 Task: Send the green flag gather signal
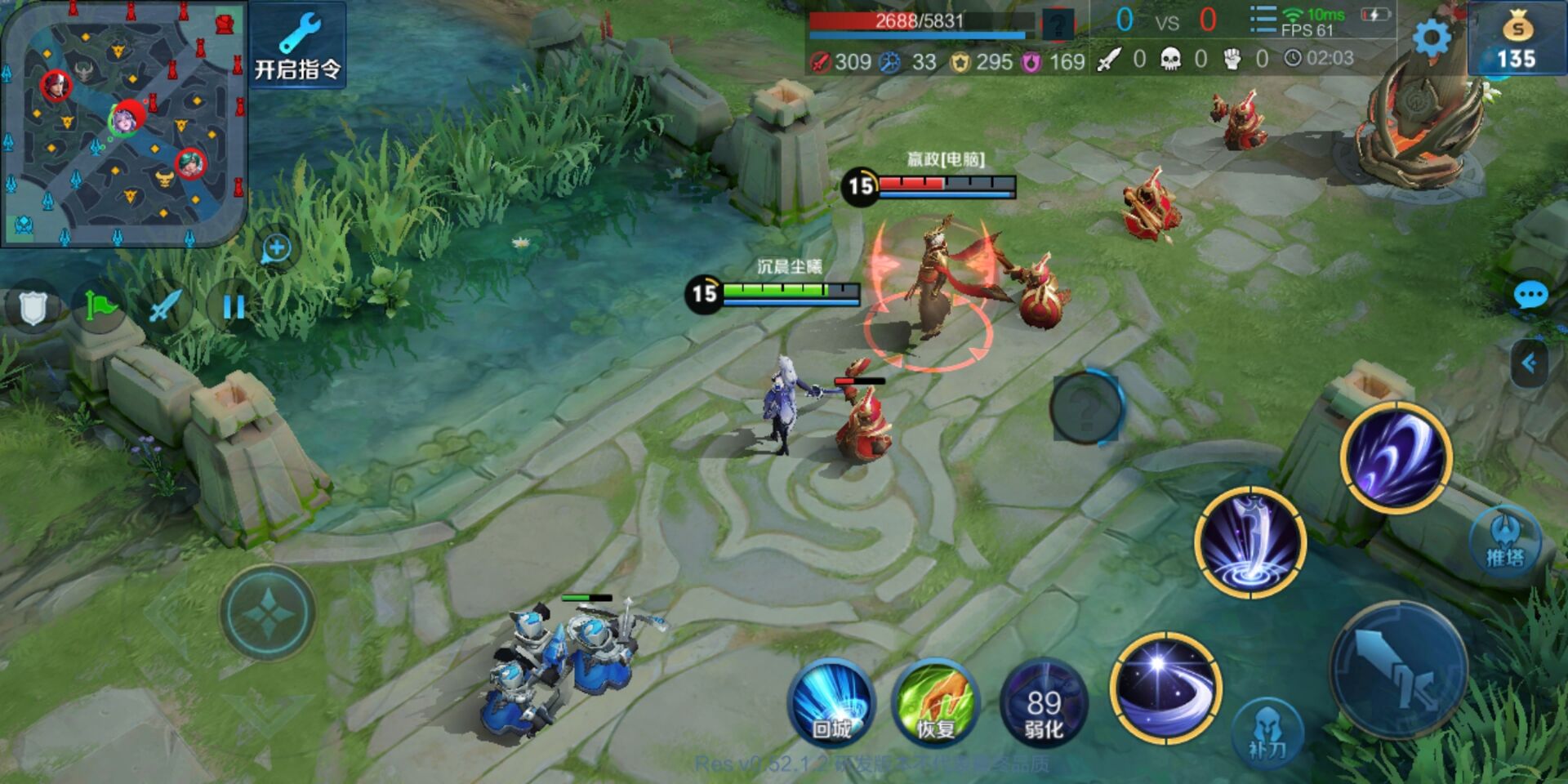pyautogui.click(x=100, y=307)
